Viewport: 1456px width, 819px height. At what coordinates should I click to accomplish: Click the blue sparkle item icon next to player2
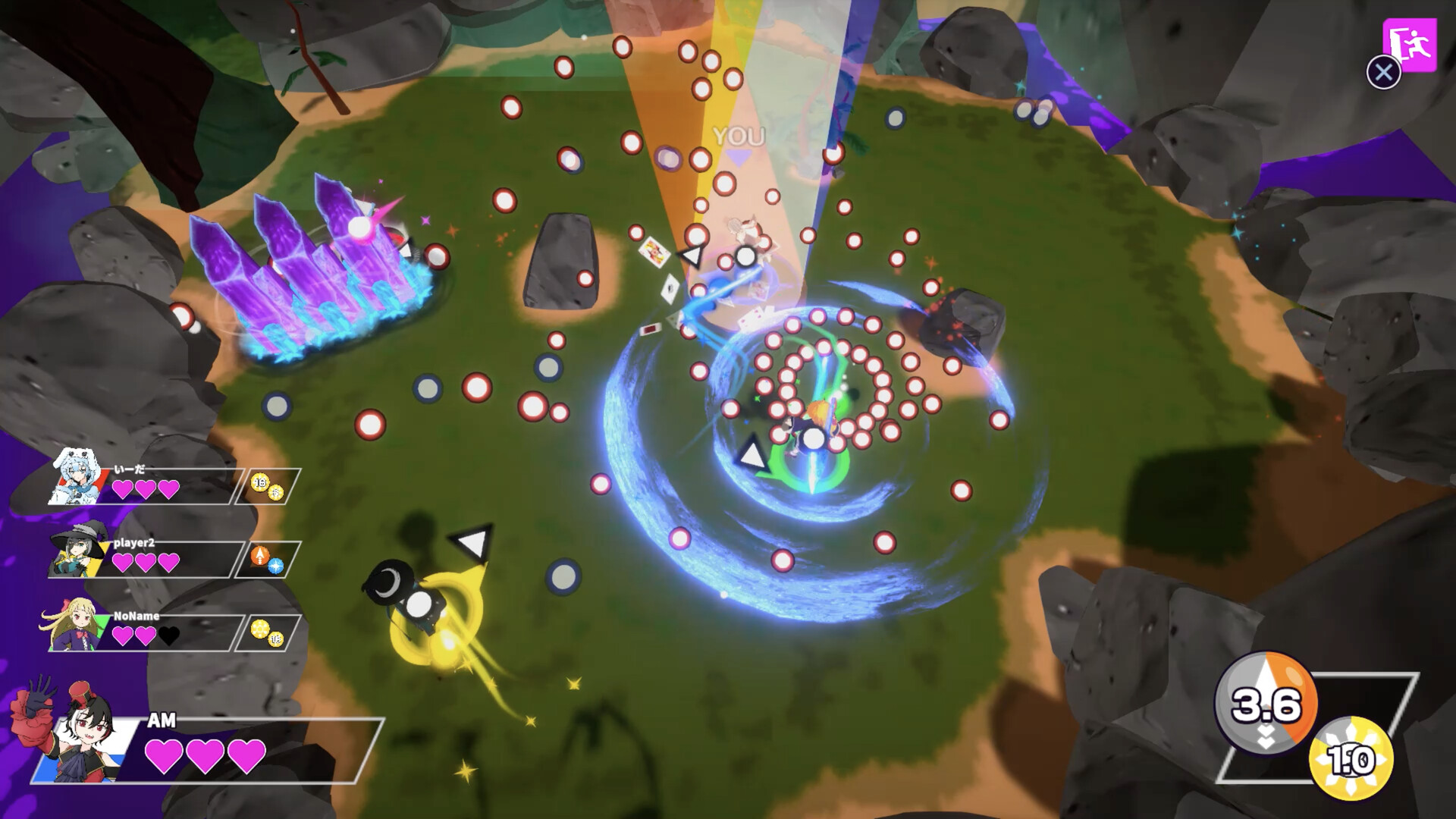275,566
